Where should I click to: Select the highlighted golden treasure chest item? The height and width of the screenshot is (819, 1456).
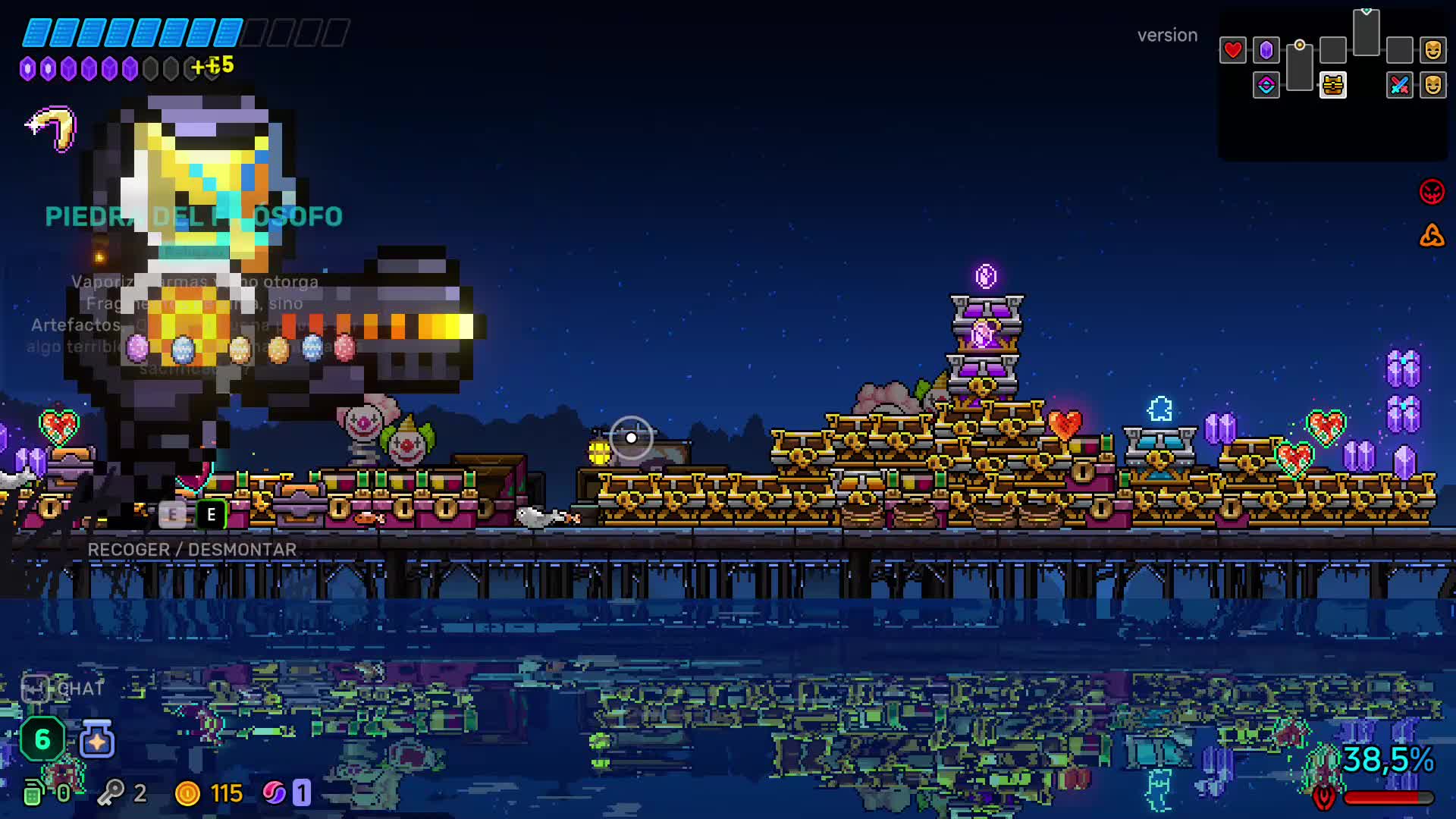point(1332,86)
